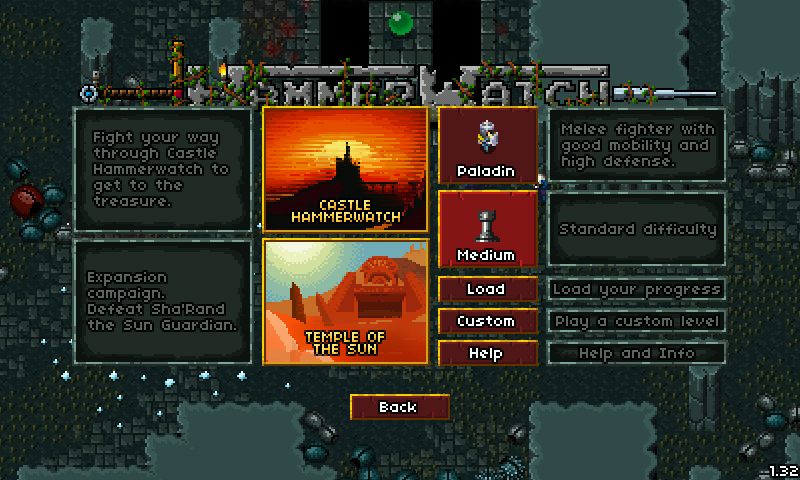The height and width of the screenshot is (480, 800).
Task: Choose the Temple of the Sun campaign
Action: (345, 301)
